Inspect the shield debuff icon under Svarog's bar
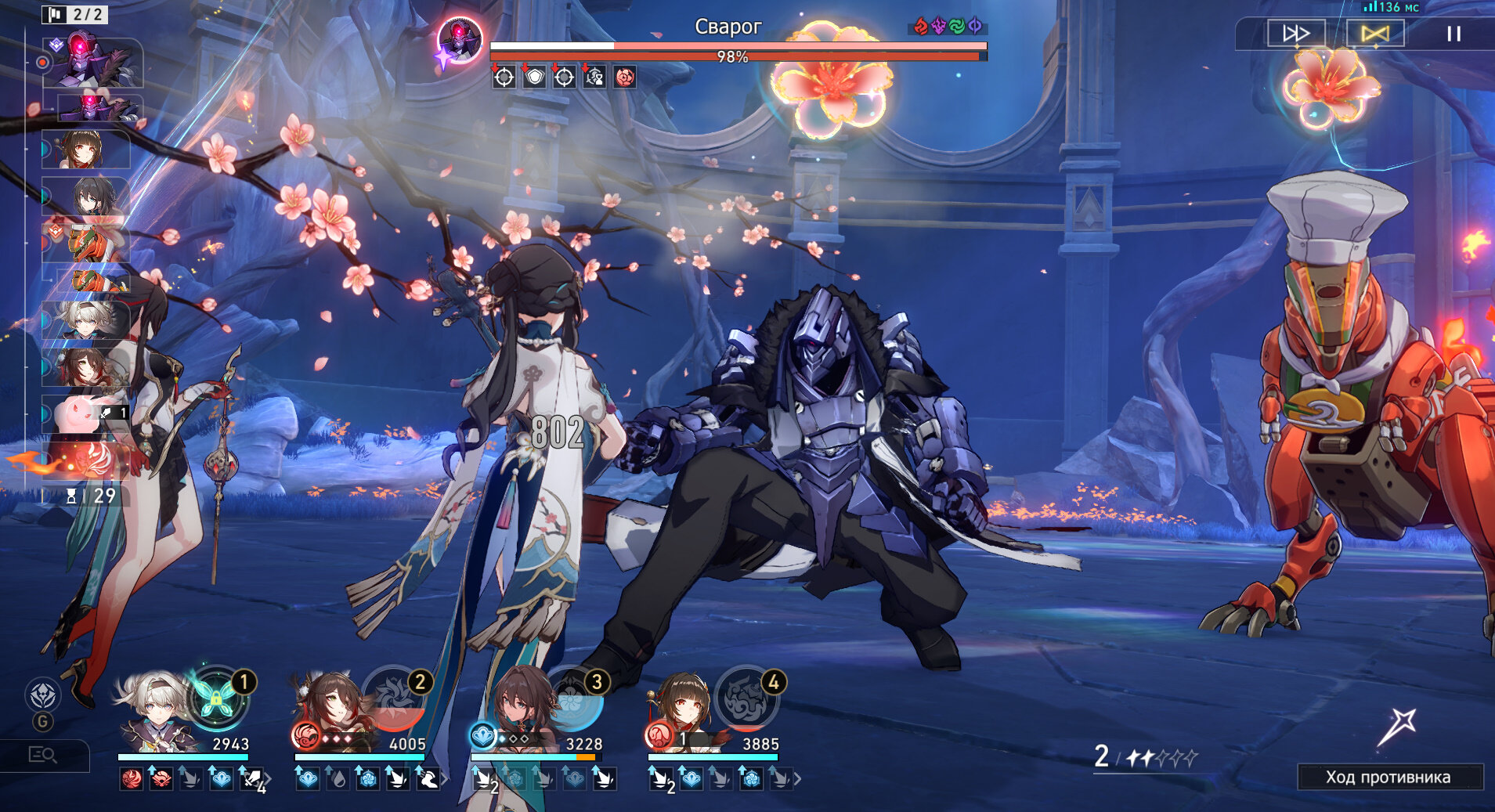 pyautogui.click(x=534, y=77)
